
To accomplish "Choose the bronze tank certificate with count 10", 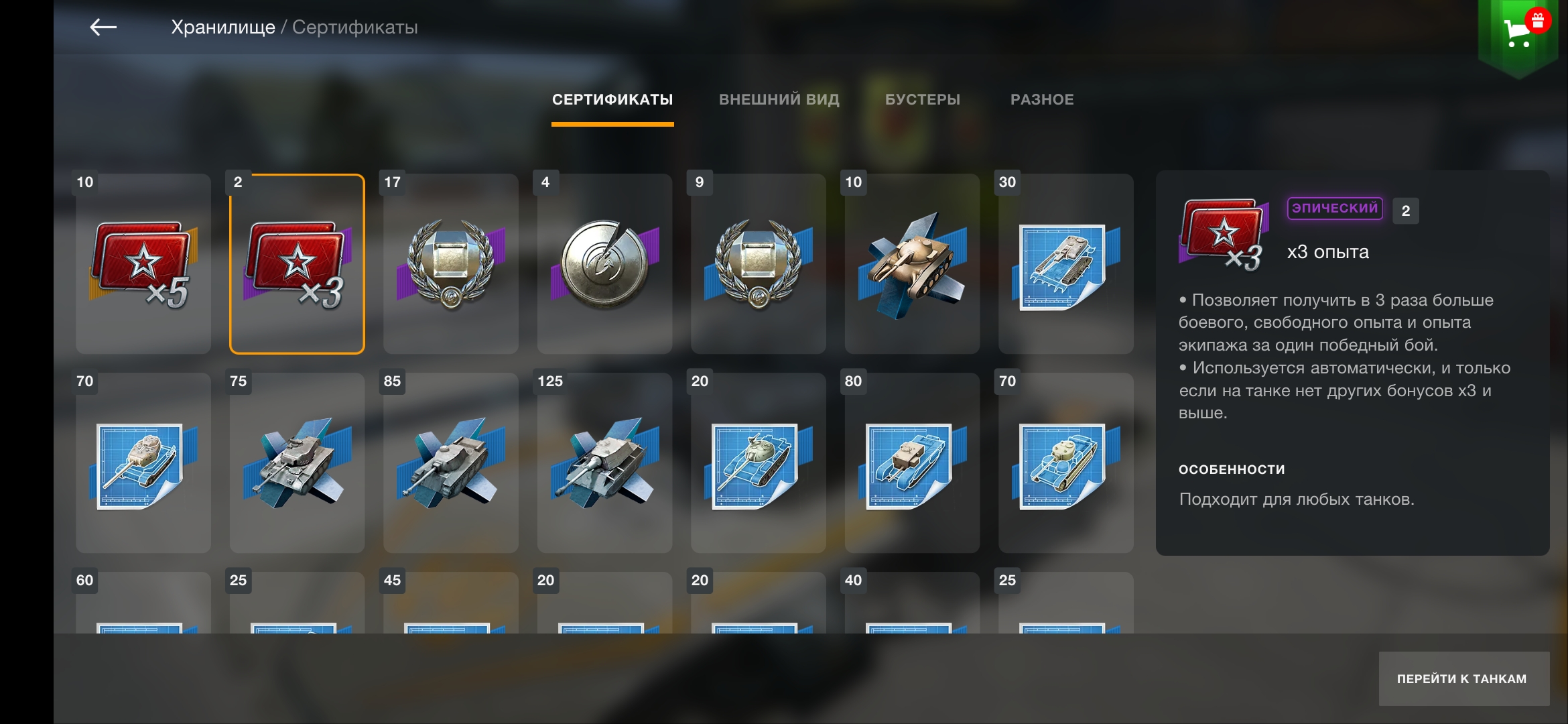I will coord(912,264).
